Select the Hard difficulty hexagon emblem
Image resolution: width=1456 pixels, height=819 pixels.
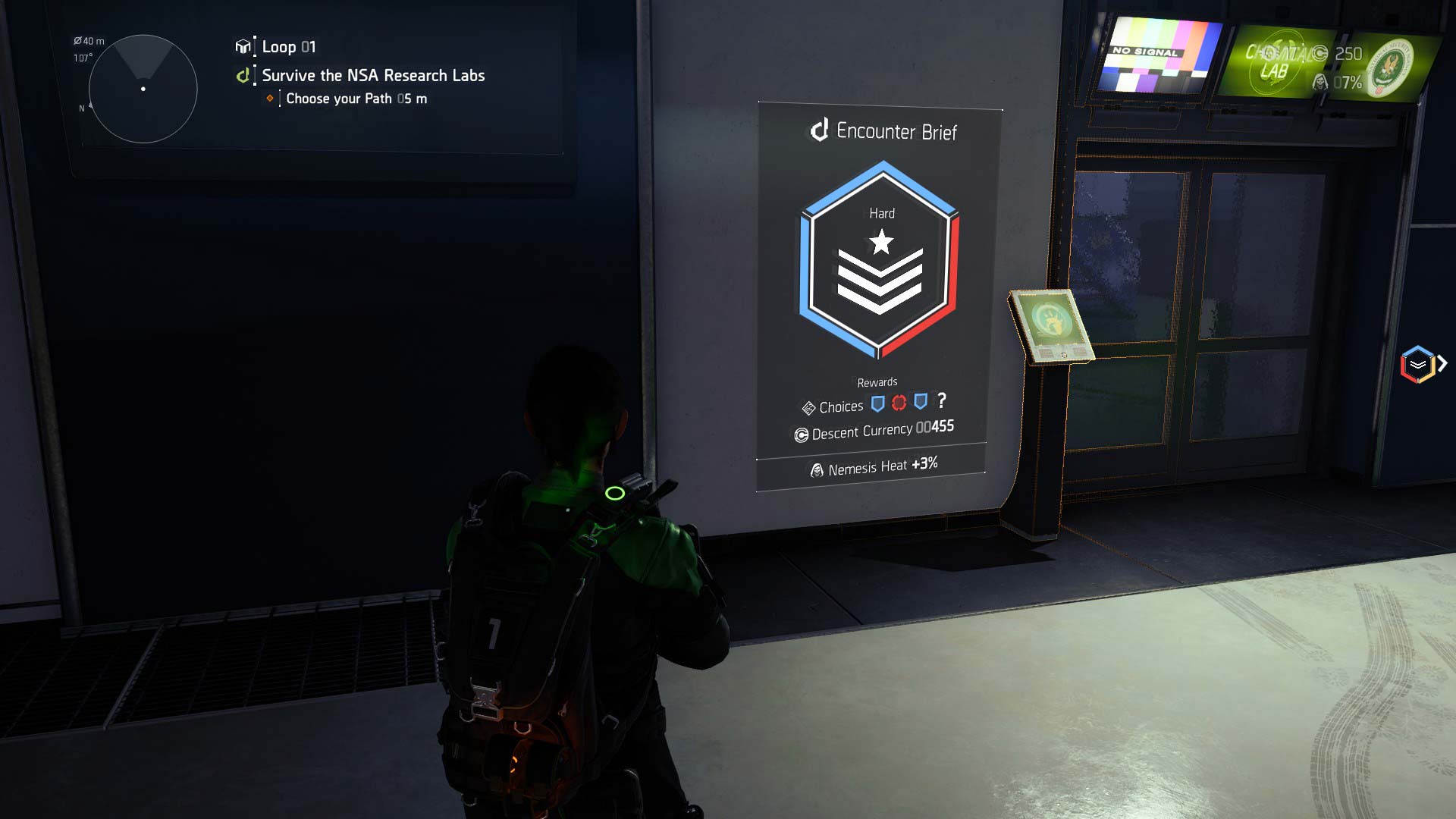point(880,259)
